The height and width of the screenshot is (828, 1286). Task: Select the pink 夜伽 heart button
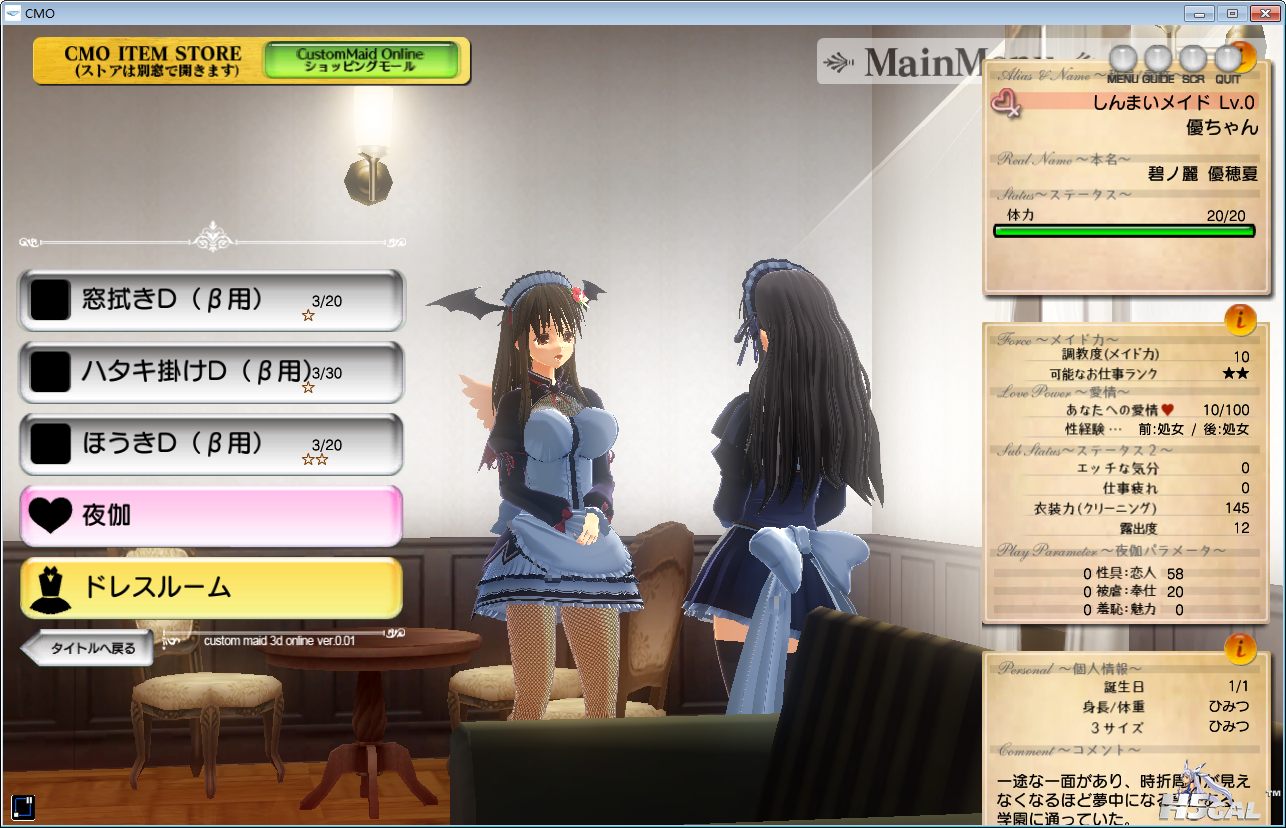[211, 516]
